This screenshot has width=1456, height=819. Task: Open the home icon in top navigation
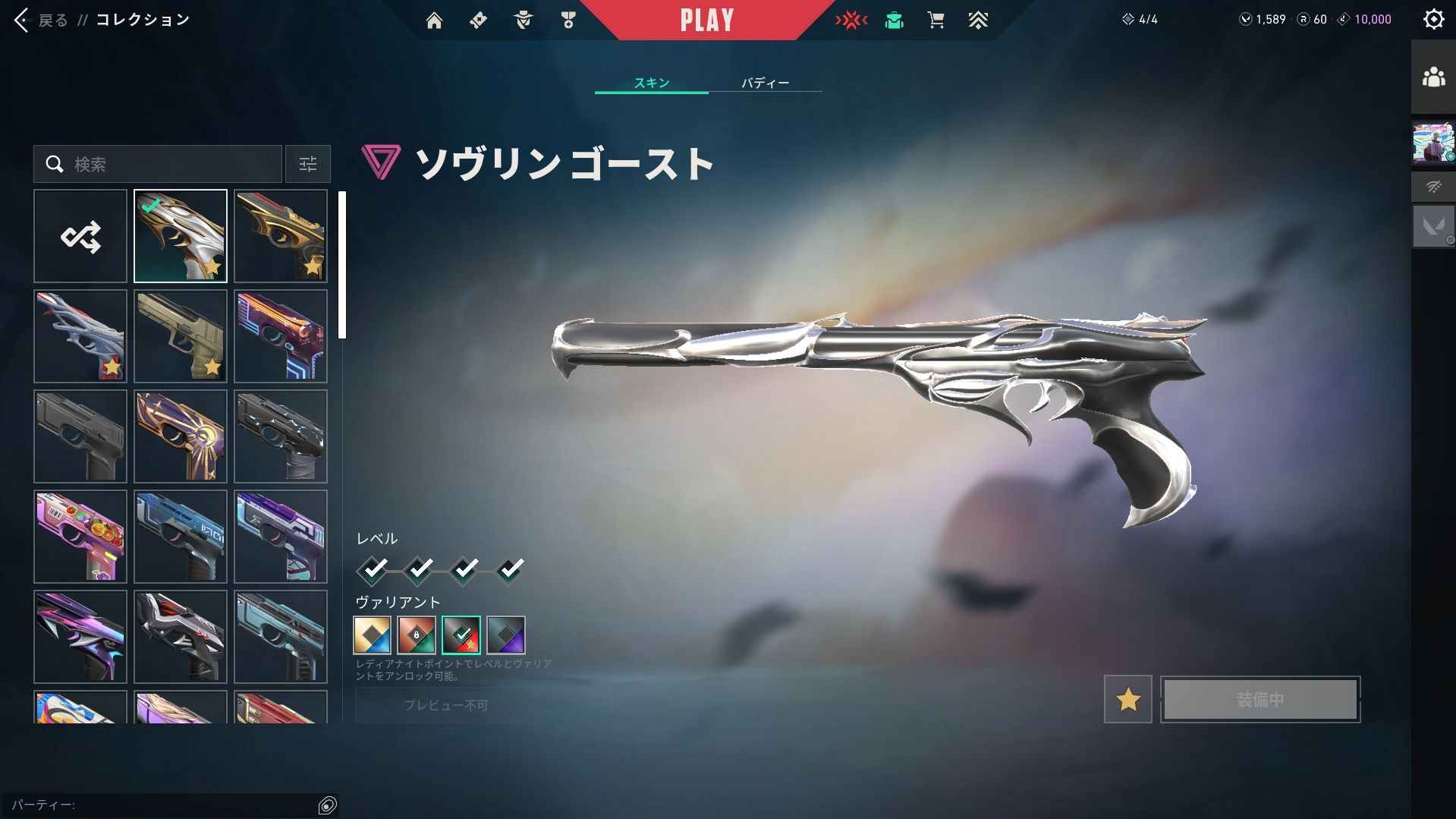(x=434, y=20)
